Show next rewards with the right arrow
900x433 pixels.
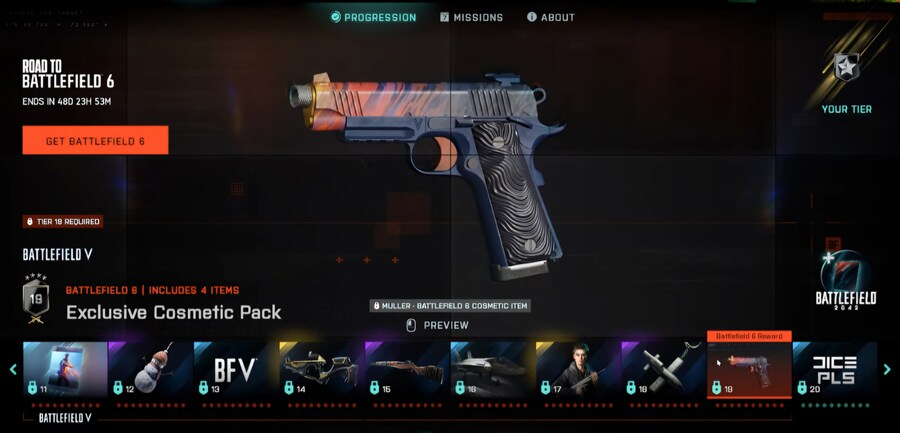(887, 370)
